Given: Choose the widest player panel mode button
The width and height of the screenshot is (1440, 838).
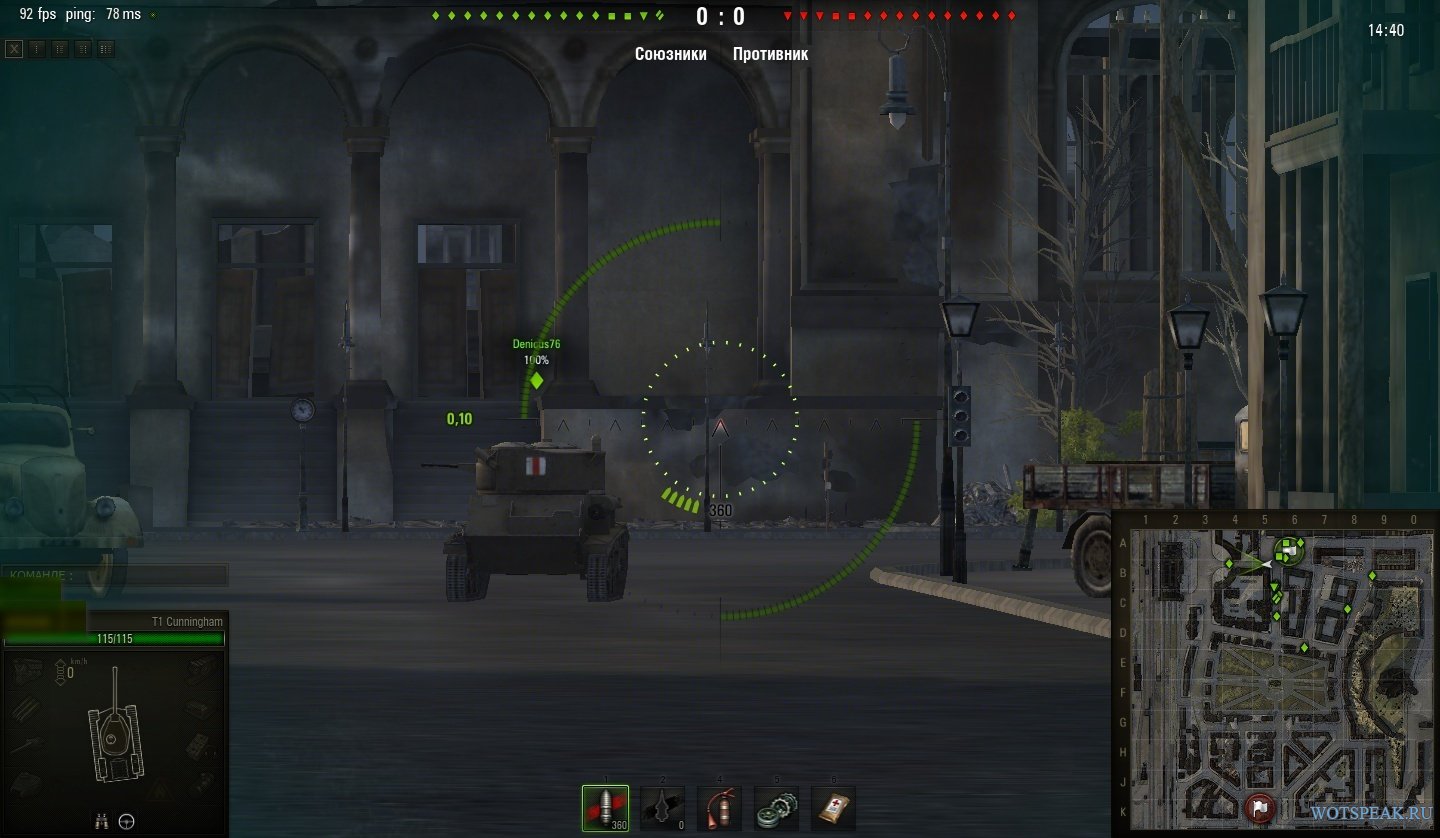Looking at the screenshot, I should 106,49.
